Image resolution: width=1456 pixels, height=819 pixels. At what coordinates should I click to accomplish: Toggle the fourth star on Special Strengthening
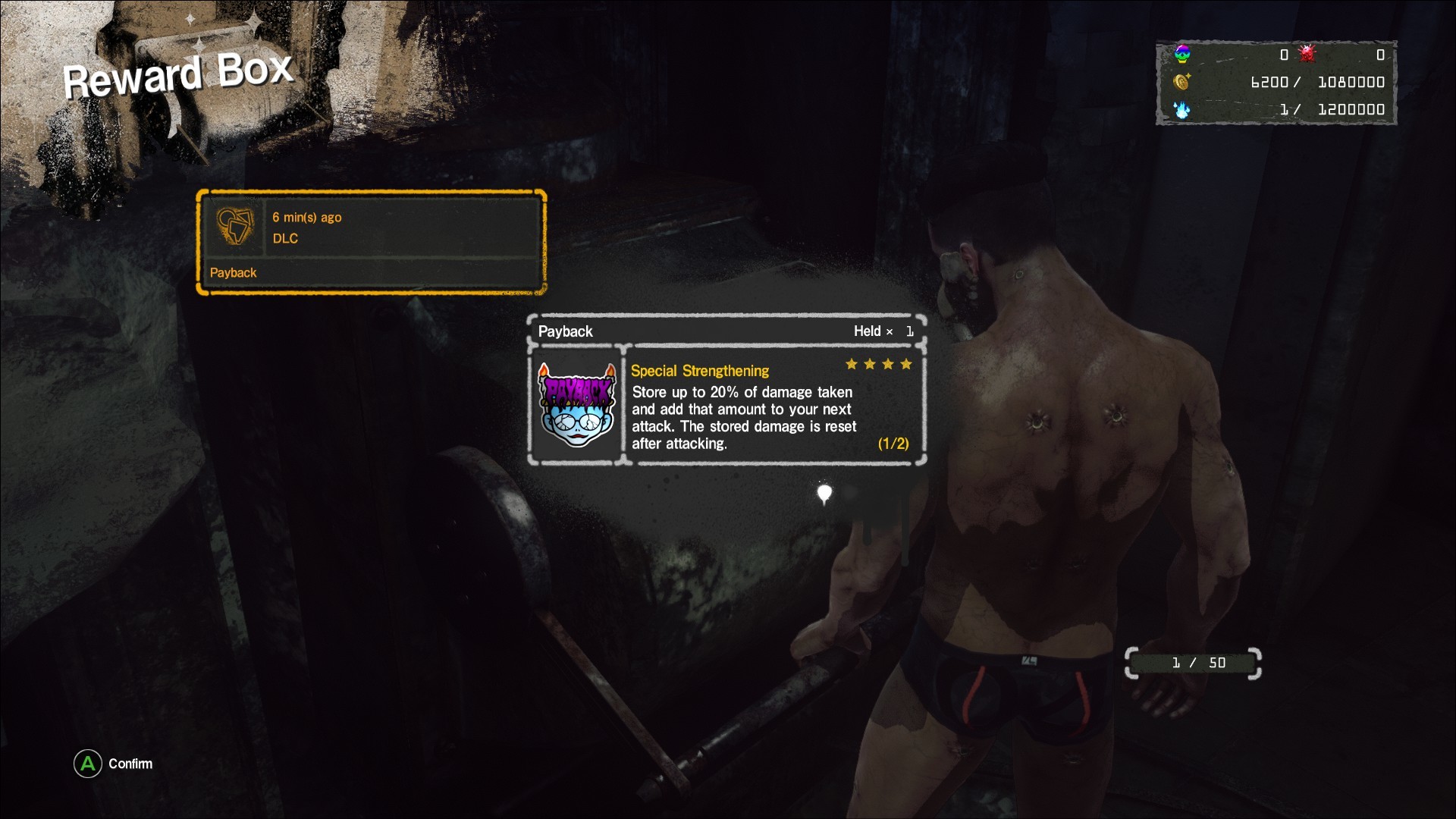905,364
